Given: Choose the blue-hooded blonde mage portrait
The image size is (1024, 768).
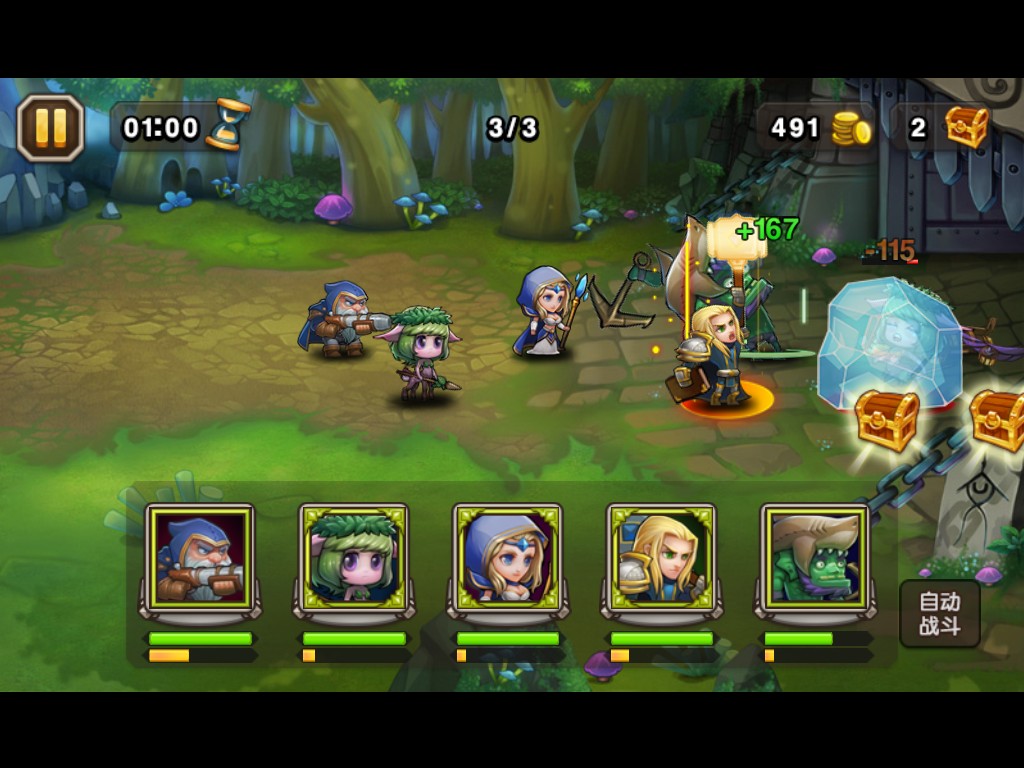Looking at the screenshot, I should [x=508, y=559].
